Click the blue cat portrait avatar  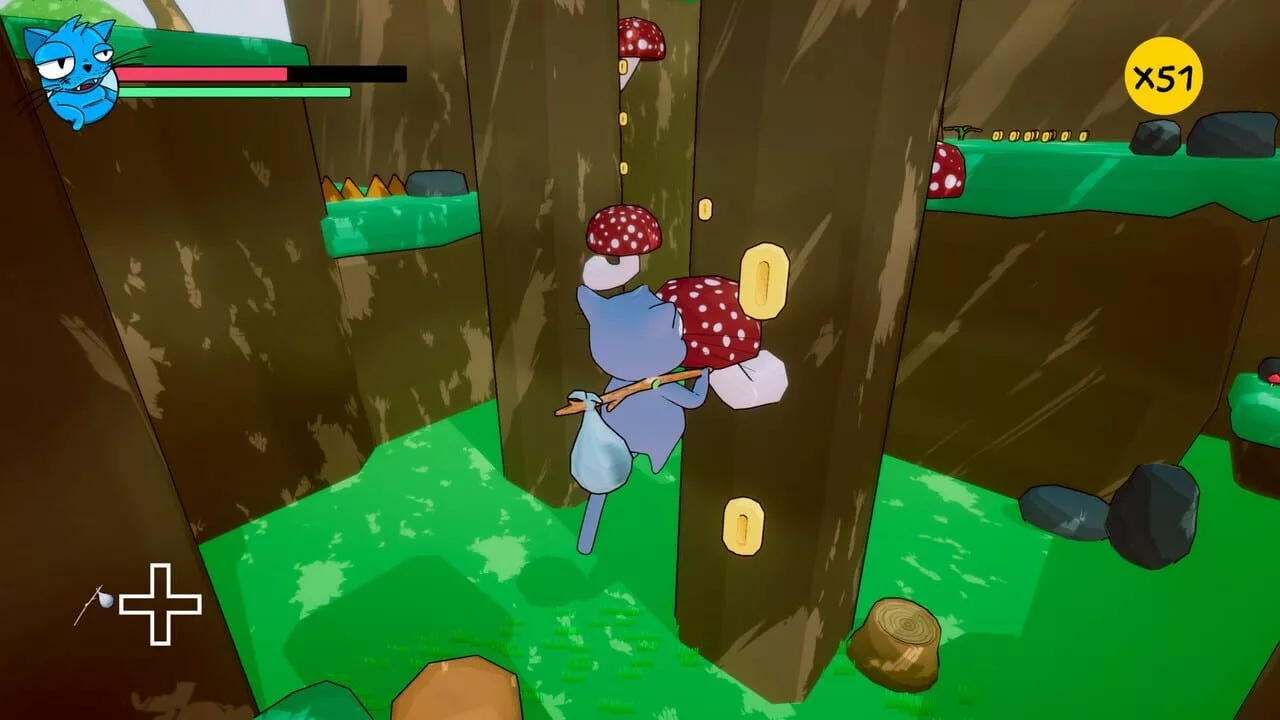pos(70,65)
